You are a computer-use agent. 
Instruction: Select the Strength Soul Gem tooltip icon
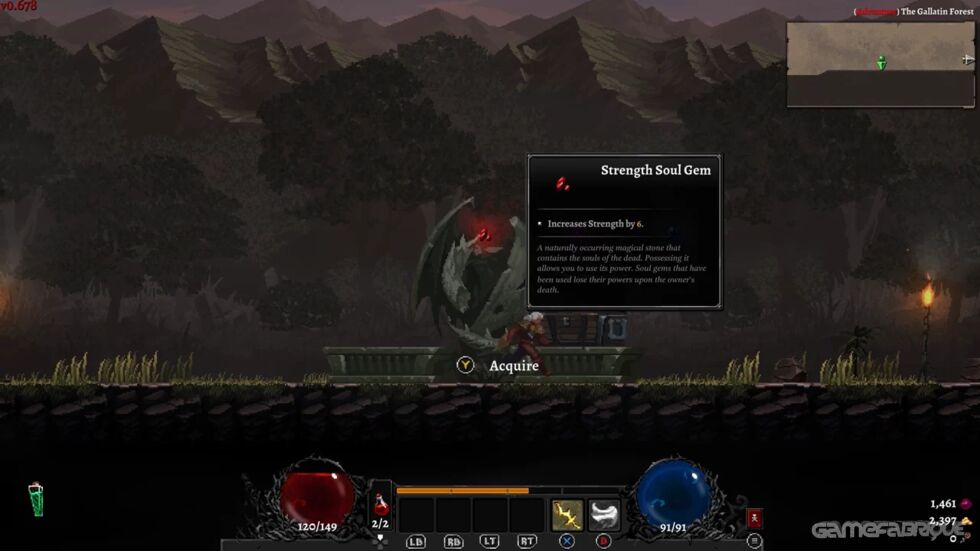[x=563, y=183]
